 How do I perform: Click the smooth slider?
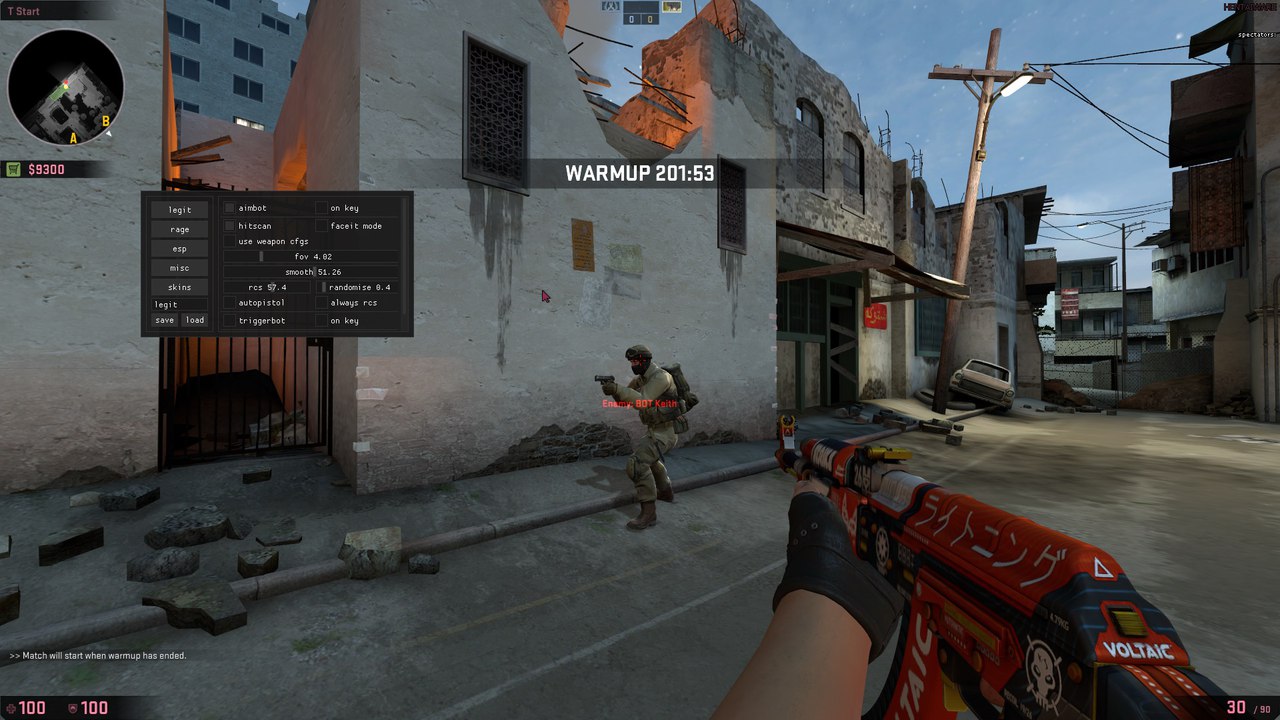pos(312,272)
